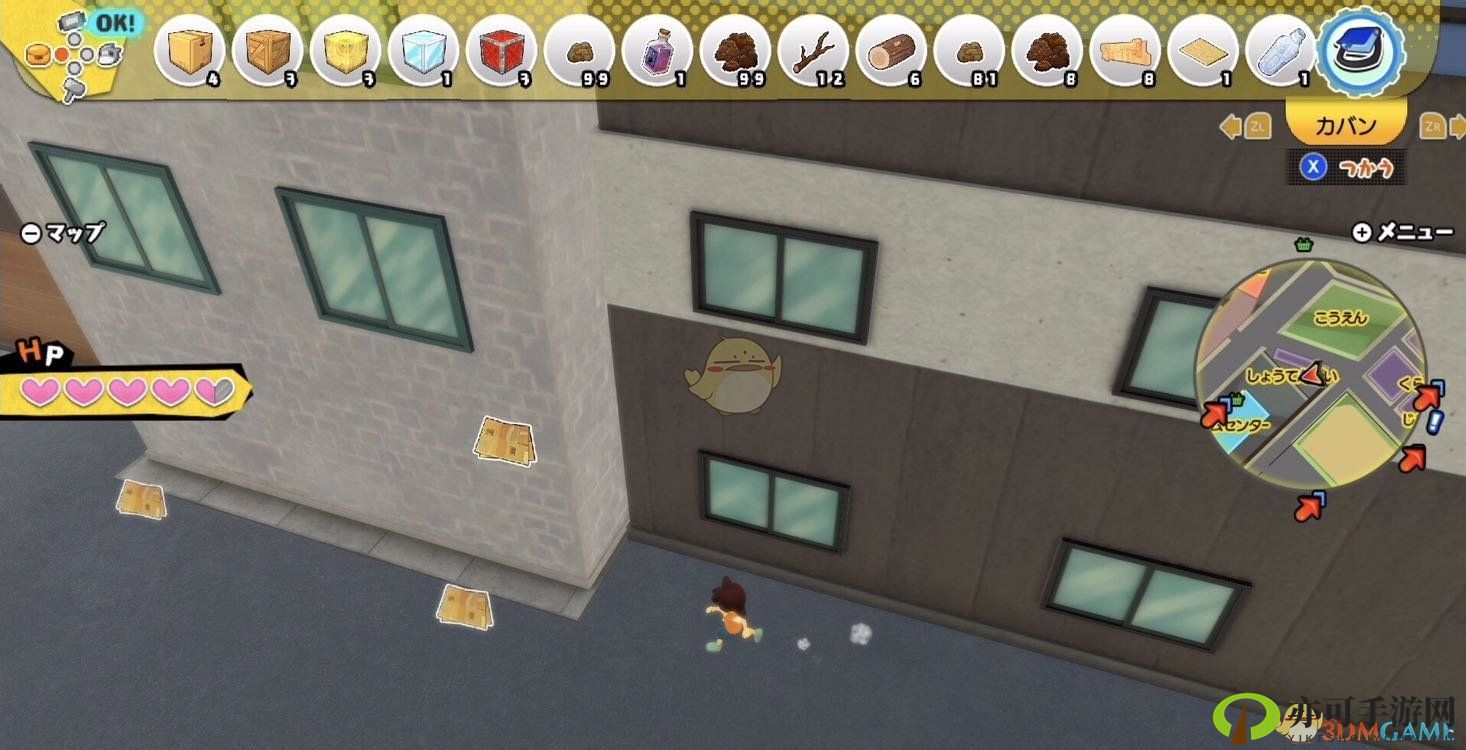Select the tree branch item
This screenshot has height=750, width=1466.
click(813, 50)
